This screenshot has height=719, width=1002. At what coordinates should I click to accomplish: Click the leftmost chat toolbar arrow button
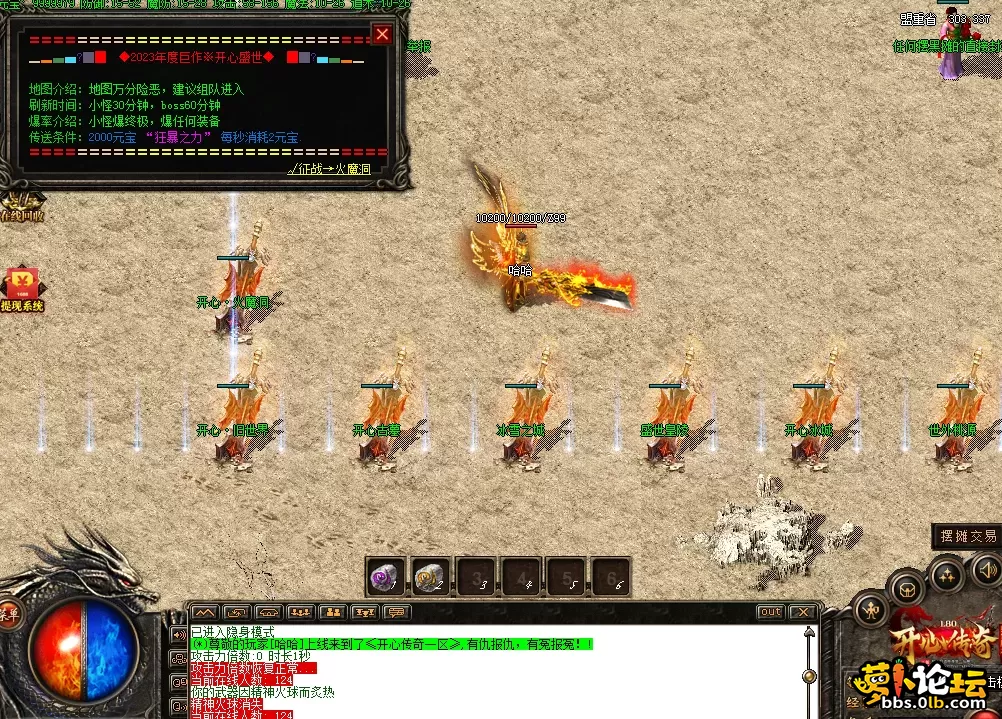pos(204,612)
